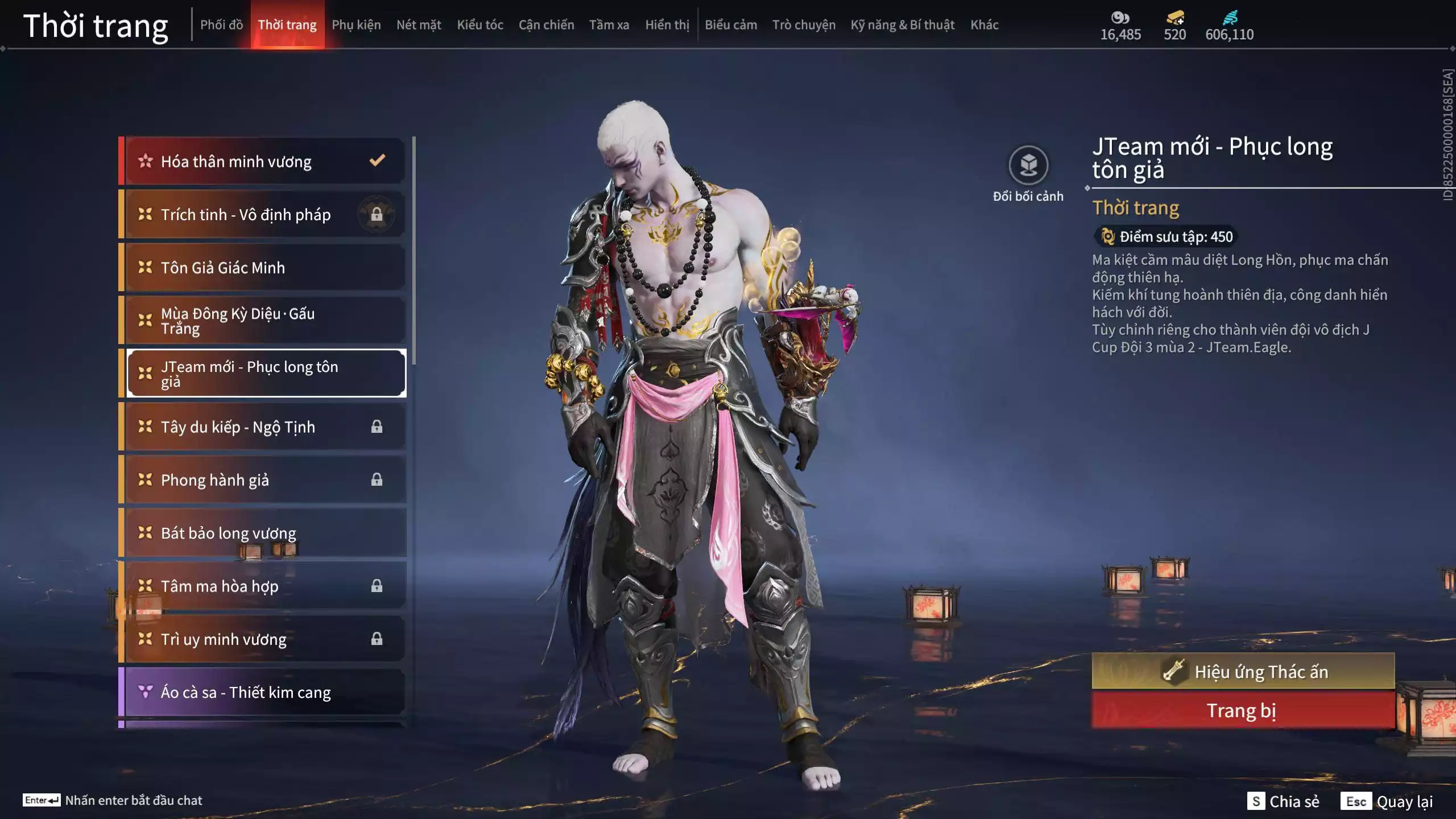This screenshot has height=819, width=1456.
Task: Go back with Quay lại
Action: pos(1387,801)
